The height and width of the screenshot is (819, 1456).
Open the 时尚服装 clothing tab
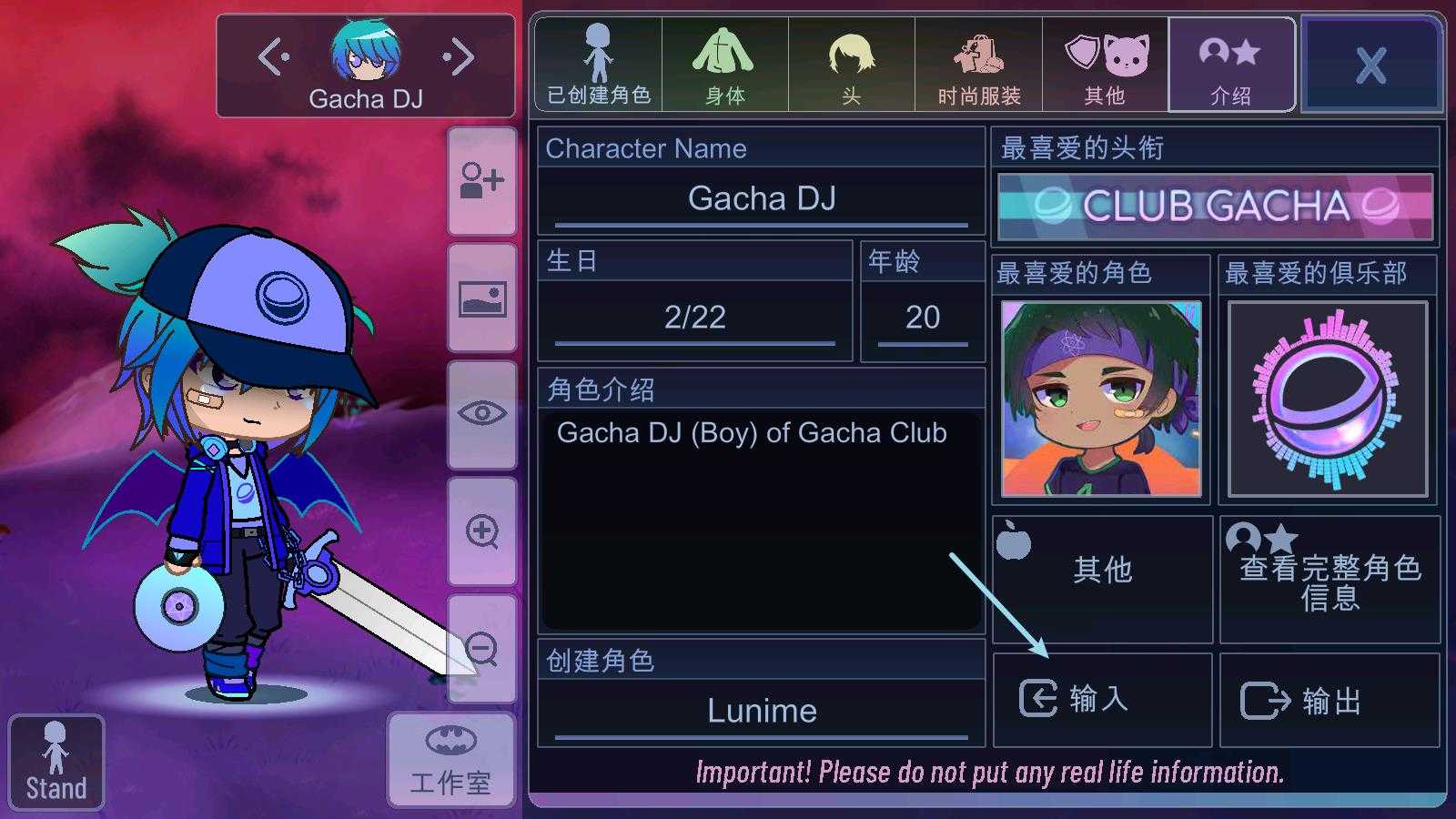(x=978, y=65)
